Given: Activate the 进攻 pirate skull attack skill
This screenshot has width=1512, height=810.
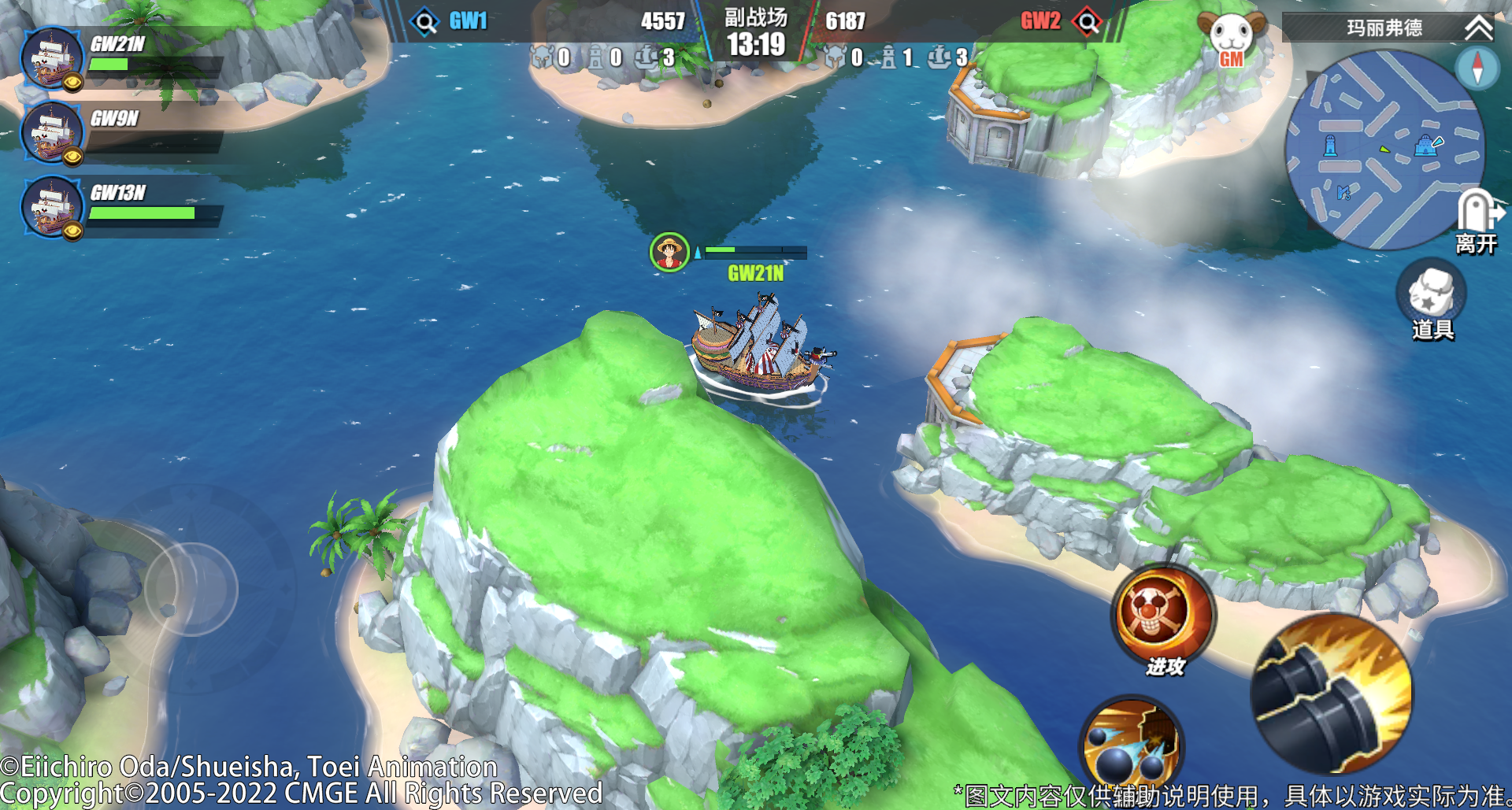Looking at the screenshot, I should [x=1162, y=618].
